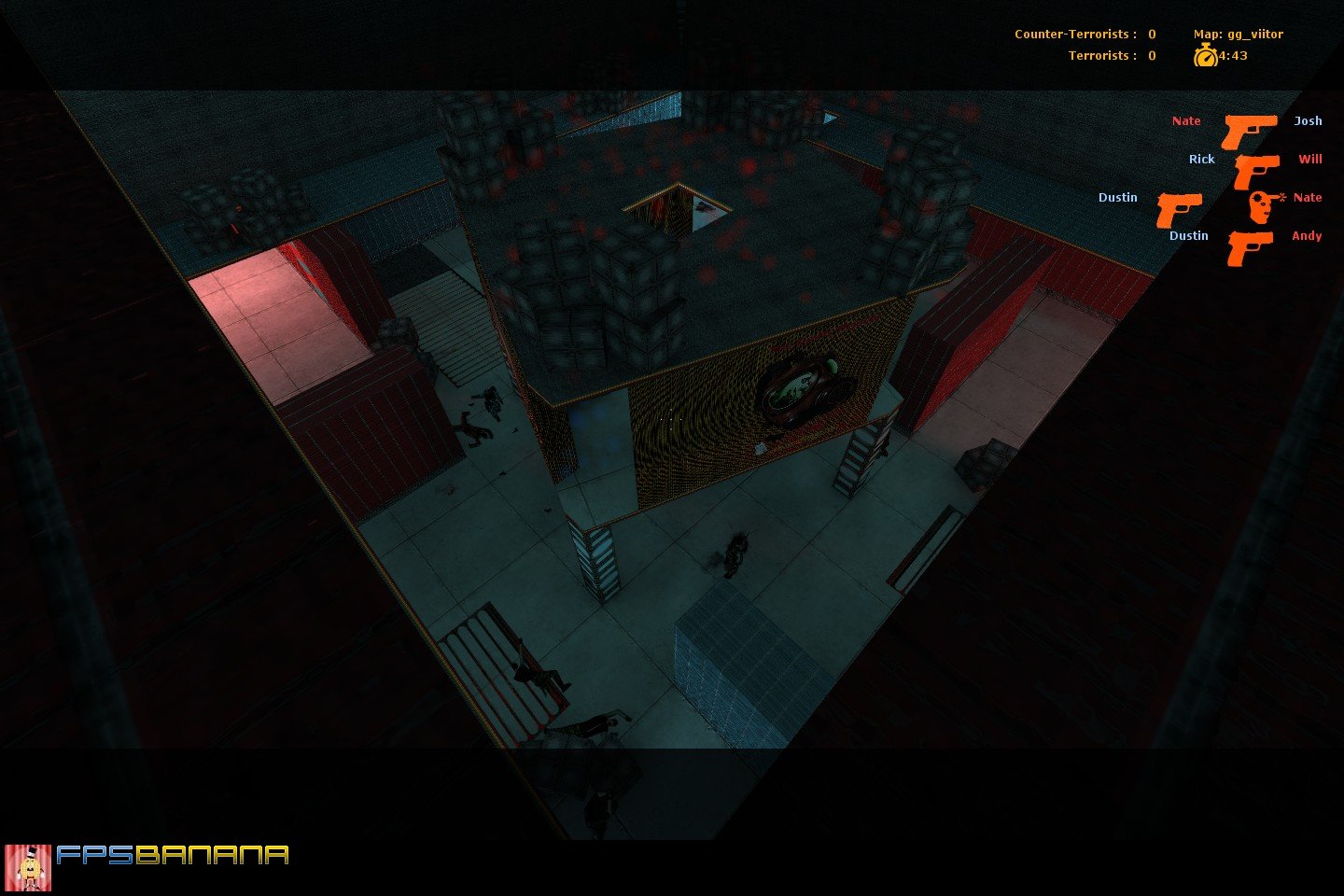1344x896 pixels.
Task: Expand the kill feed entry for Josh
Action: [x=1308, y=120]
